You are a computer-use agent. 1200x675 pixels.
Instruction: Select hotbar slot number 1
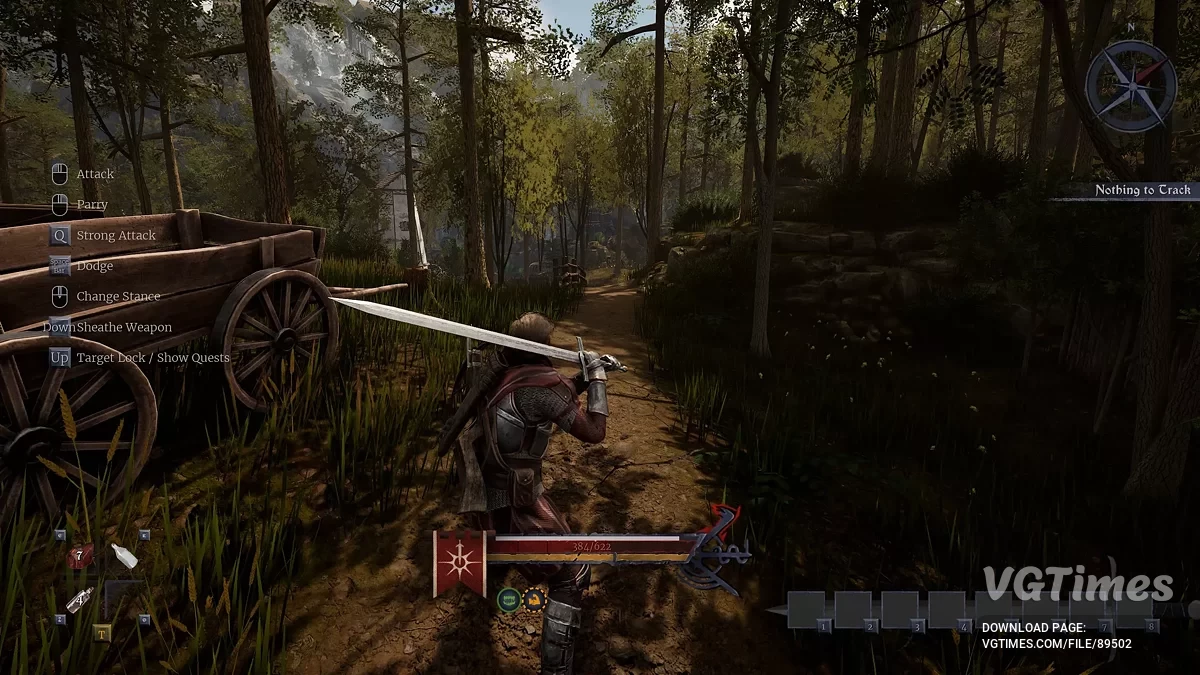tap(806, 609)
